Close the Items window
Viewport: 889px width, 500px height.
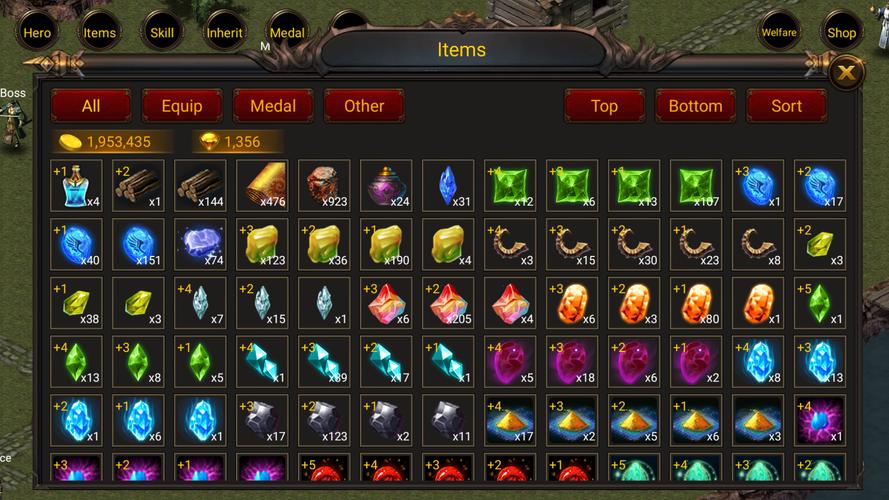point(847,72)
